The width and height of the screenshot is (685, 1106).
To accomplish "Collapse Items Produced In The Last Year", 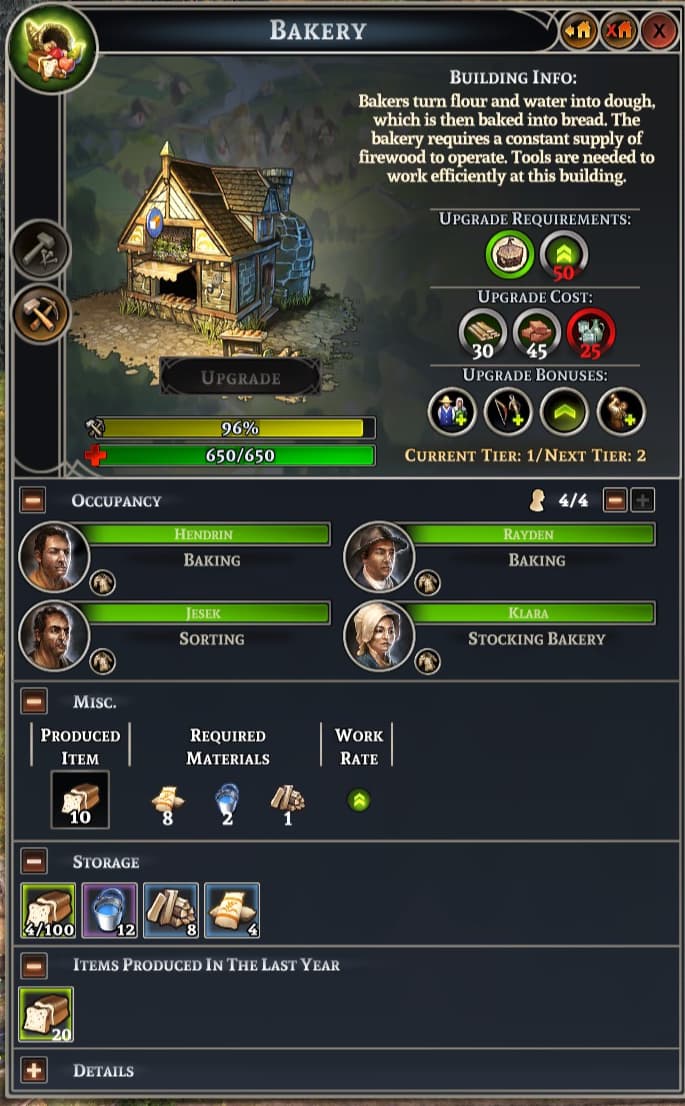I will (34, 965).
